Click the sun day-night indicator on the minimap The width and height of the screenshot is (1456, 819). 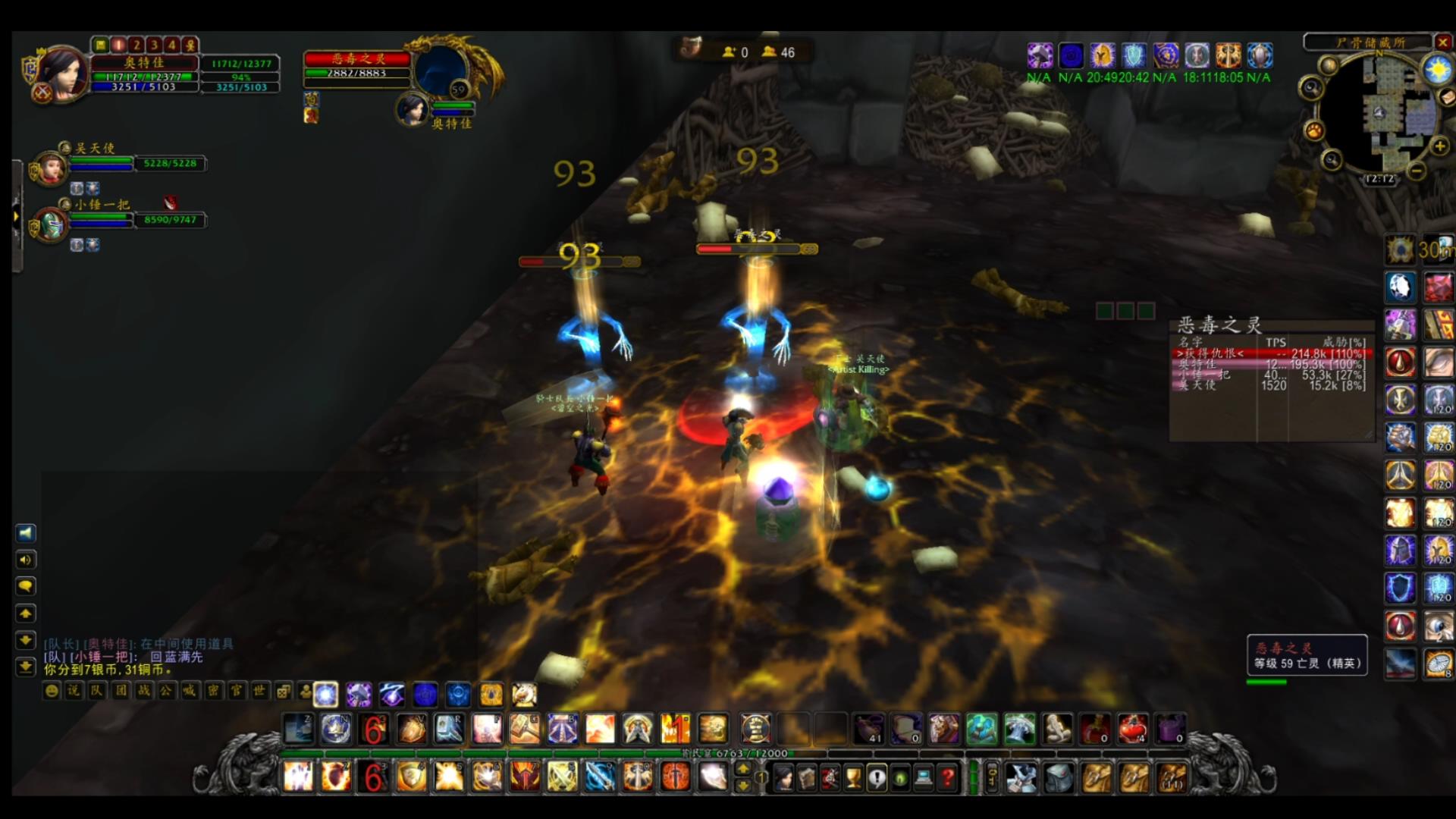1437,71
